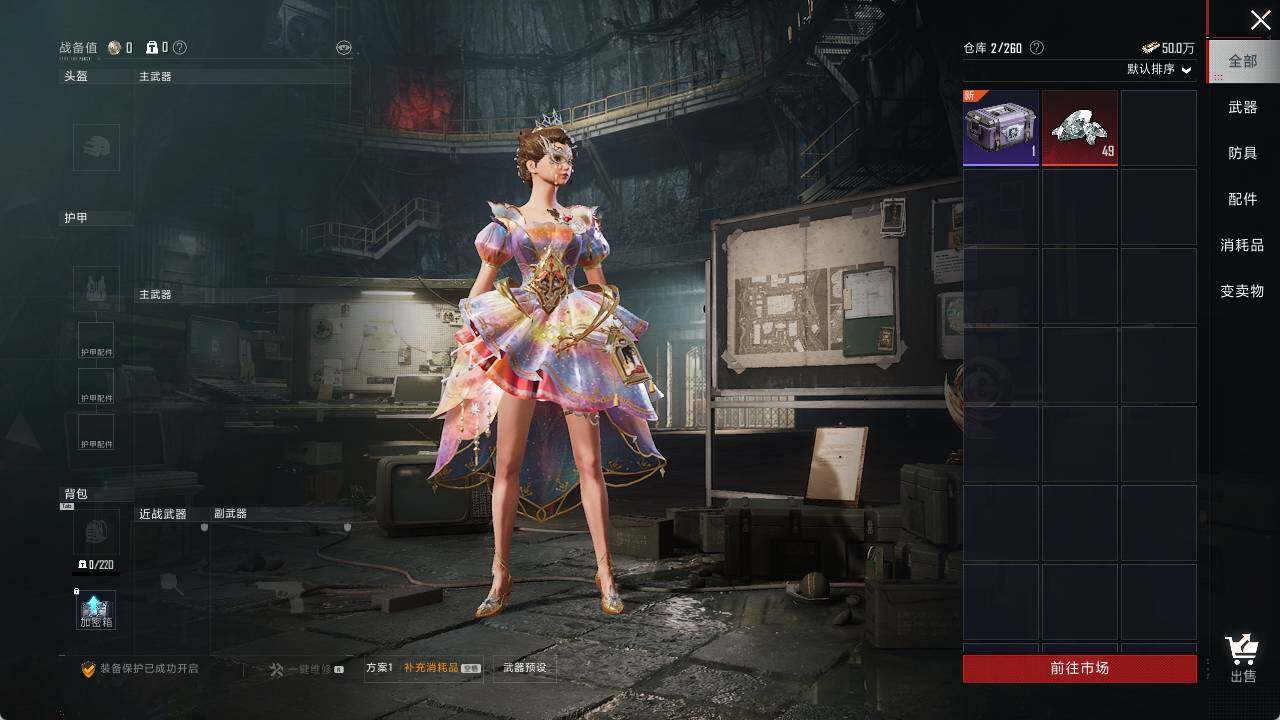
Task: Click the help icon next to 仓库 capacity
Action: 1037,47
